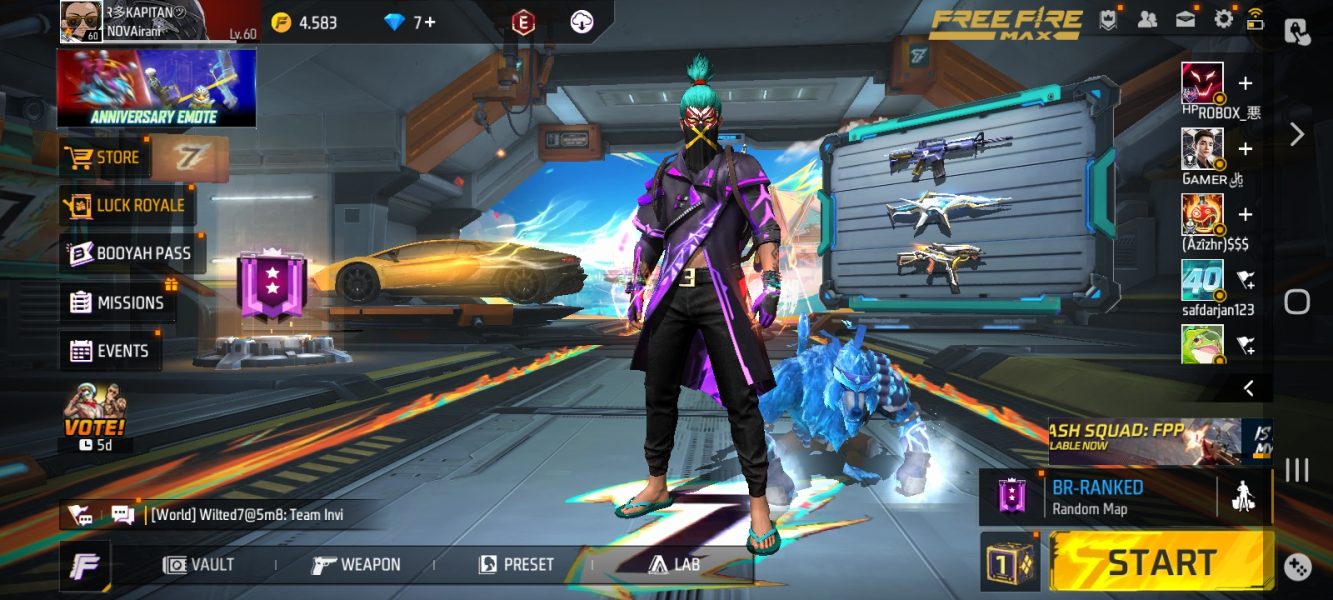This screenshot has height=600, width=1333.
Task: Open the BR-RANKED mode selector
Action: click(1097, 497)
